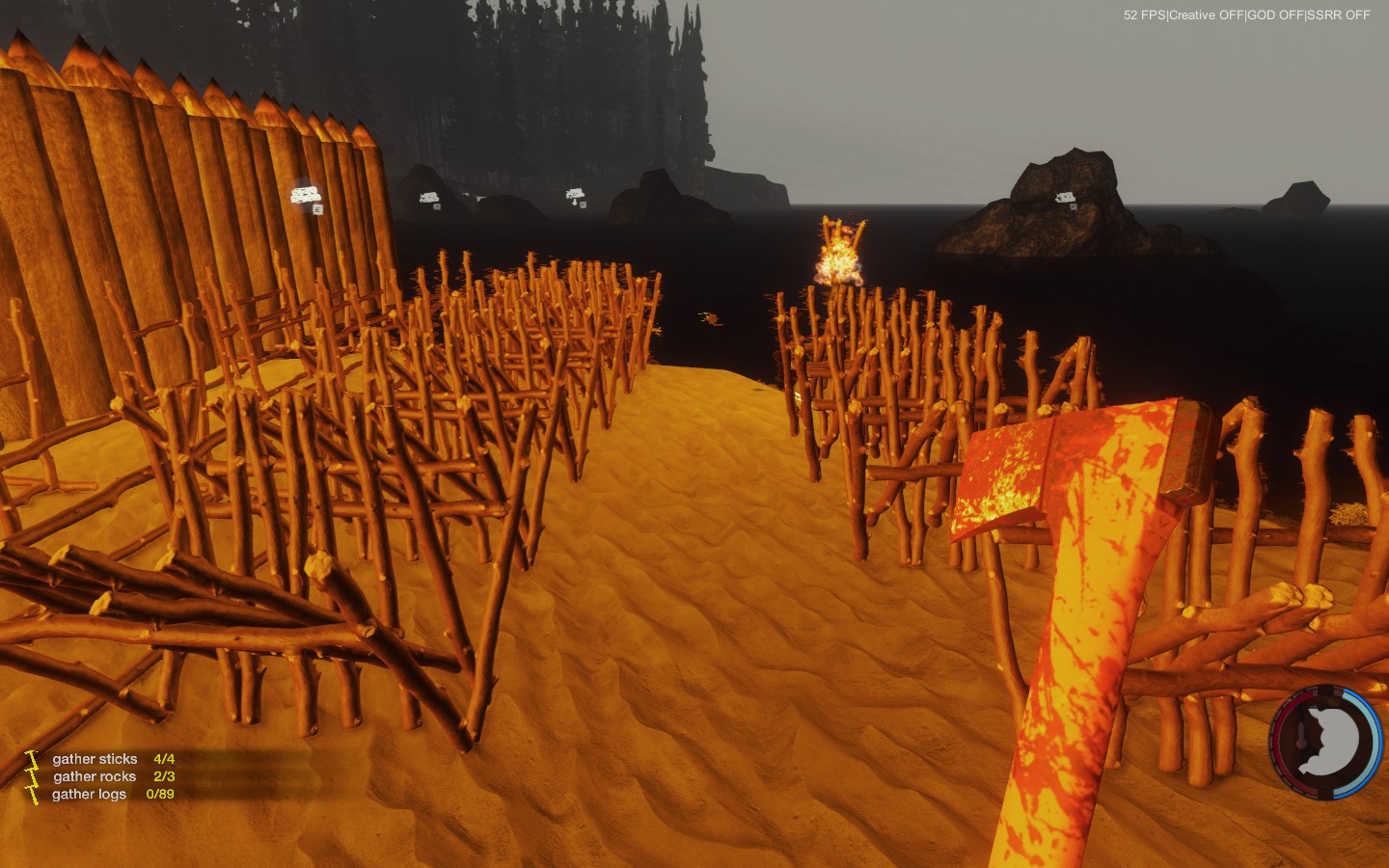Select the gather sticks objective
Image resolution: width=1389 pixels, height=868 pixels.
(x=95, y=759)
